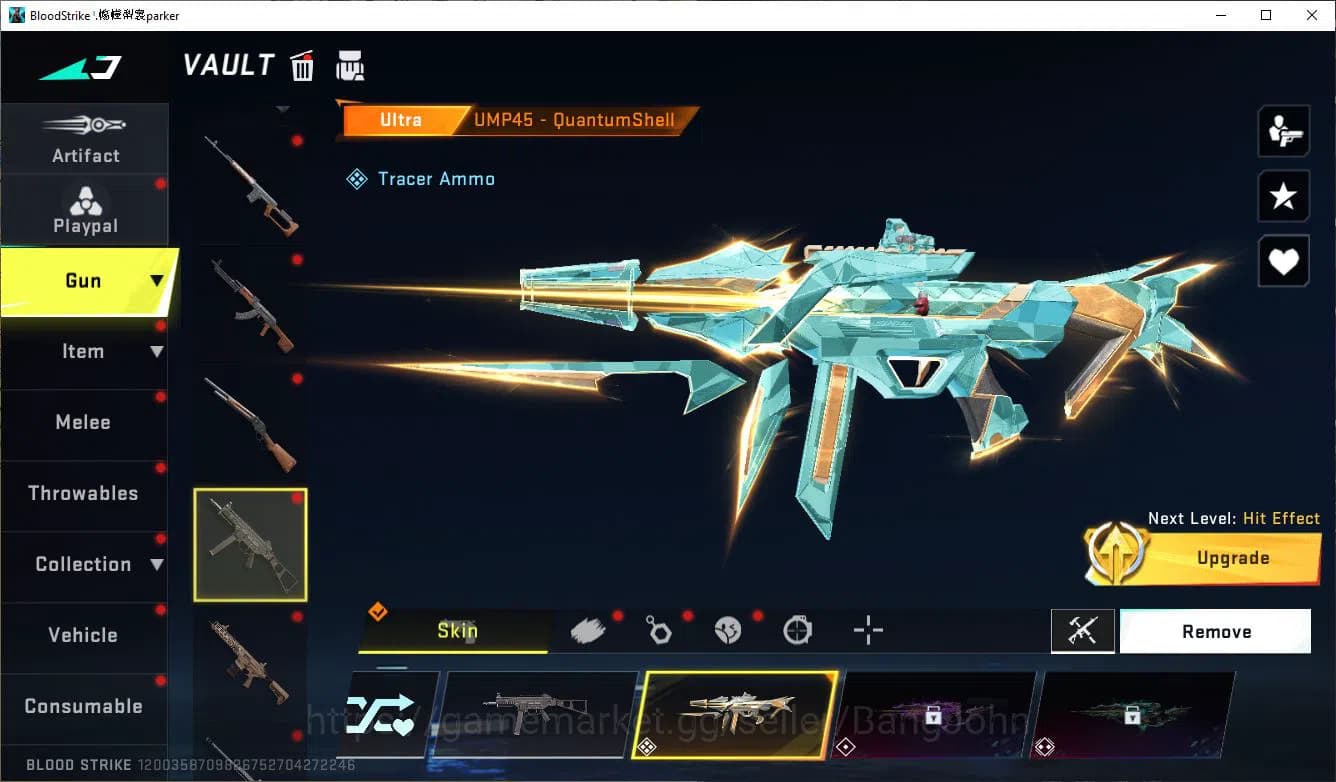Screen dimensions: 1336x782
Task: Upgrade the UMP45 QuantumShell skin
Action: click(x=1233, y=558)
